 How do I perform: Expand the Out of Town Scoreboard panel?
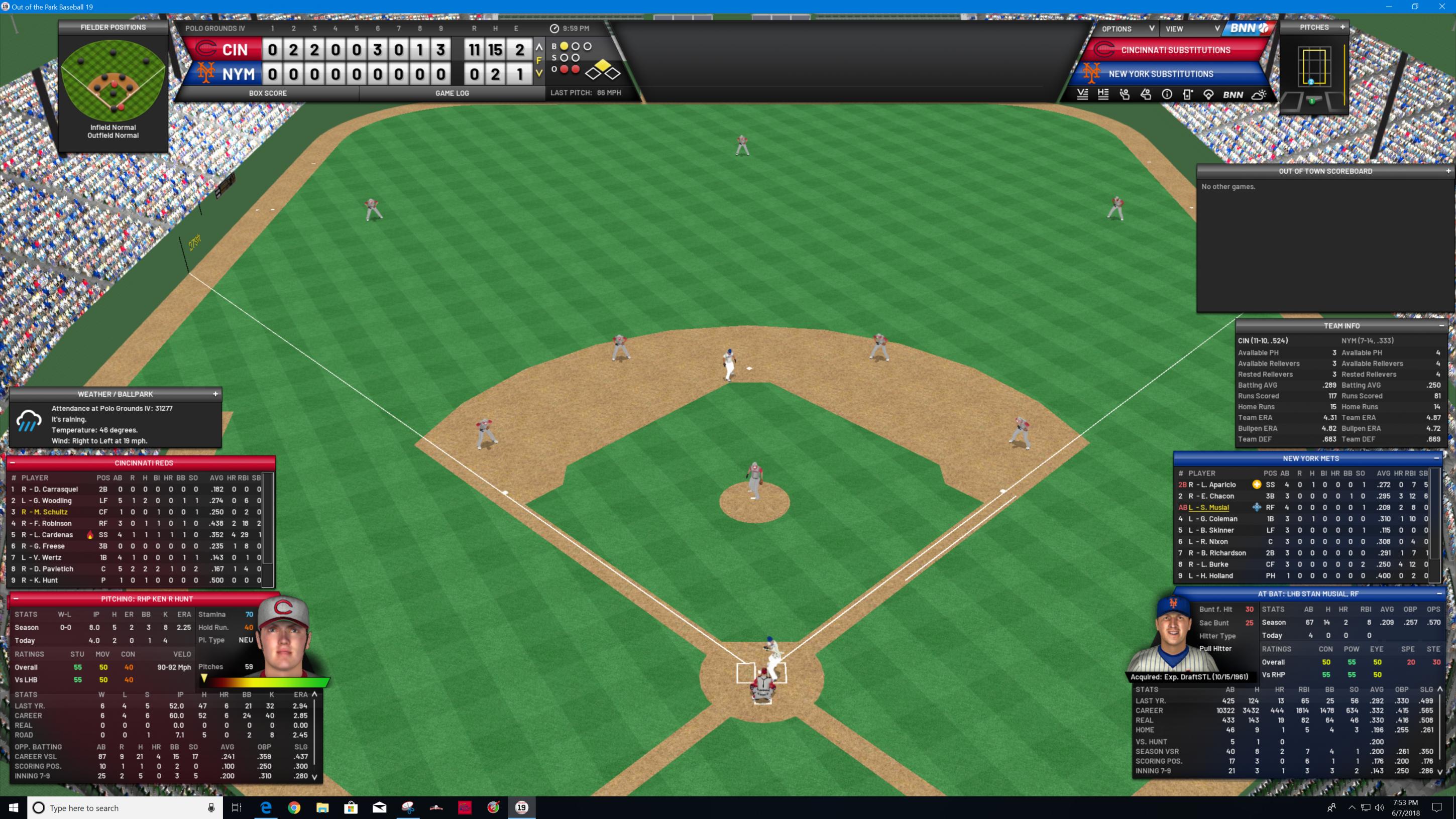click(x=1448, y=171)
